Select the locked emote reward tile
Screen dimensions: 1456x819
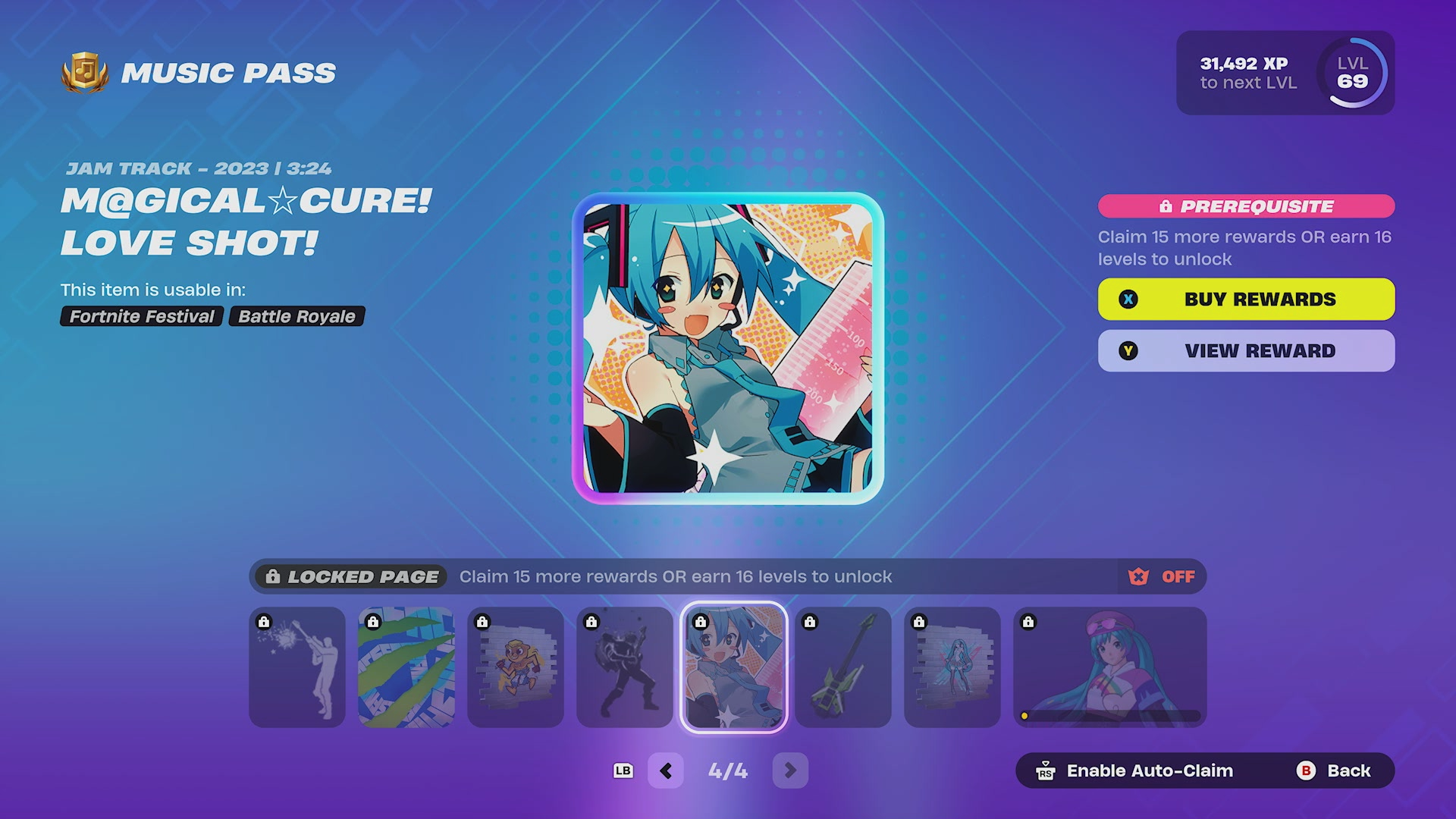coord(297,667)
